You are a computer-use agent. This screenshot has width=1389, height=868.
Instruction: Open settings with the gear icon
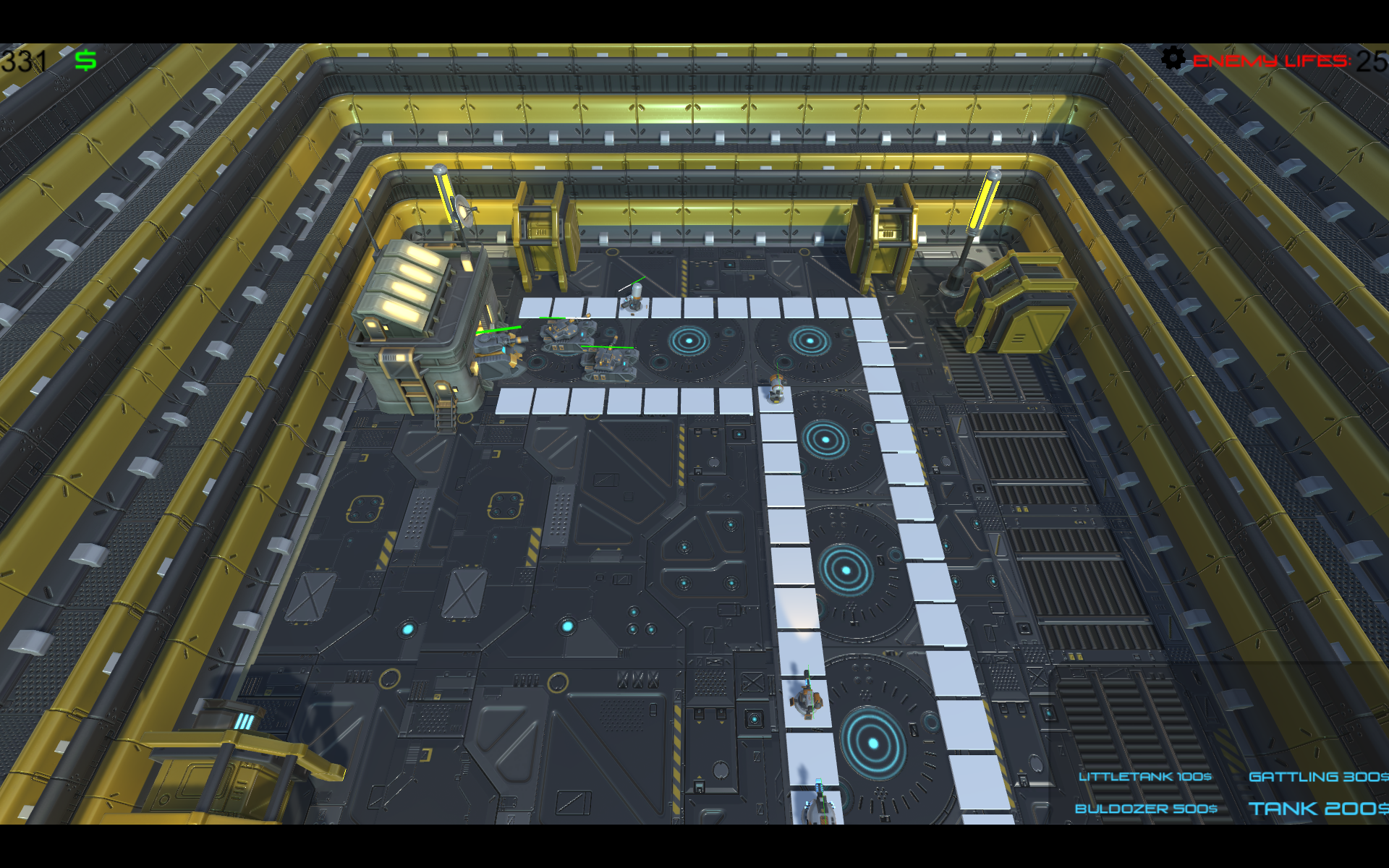coord(1173,59)
